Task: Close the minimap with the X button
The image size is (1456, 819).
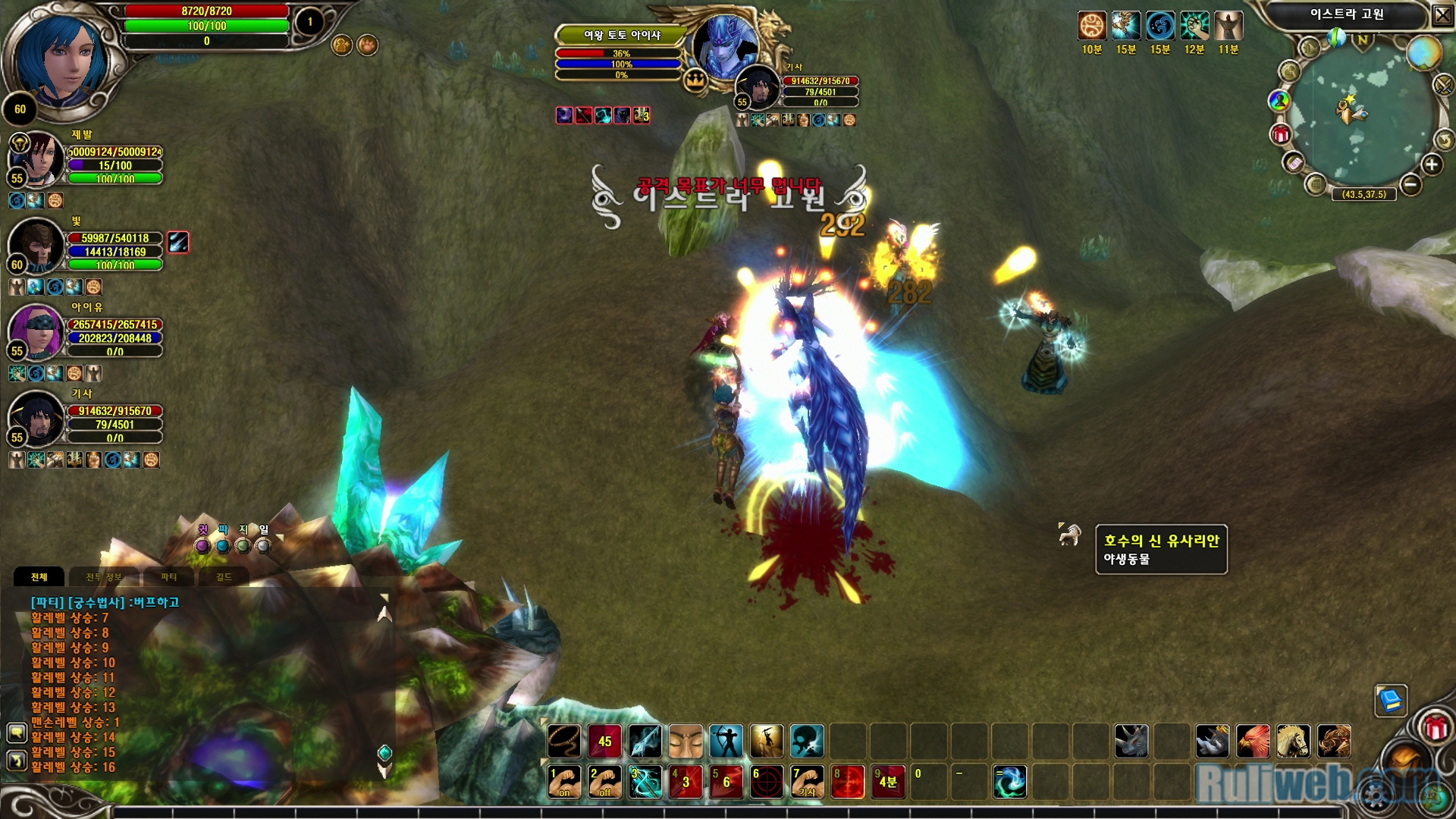Action: click(x=1442, y=15)
